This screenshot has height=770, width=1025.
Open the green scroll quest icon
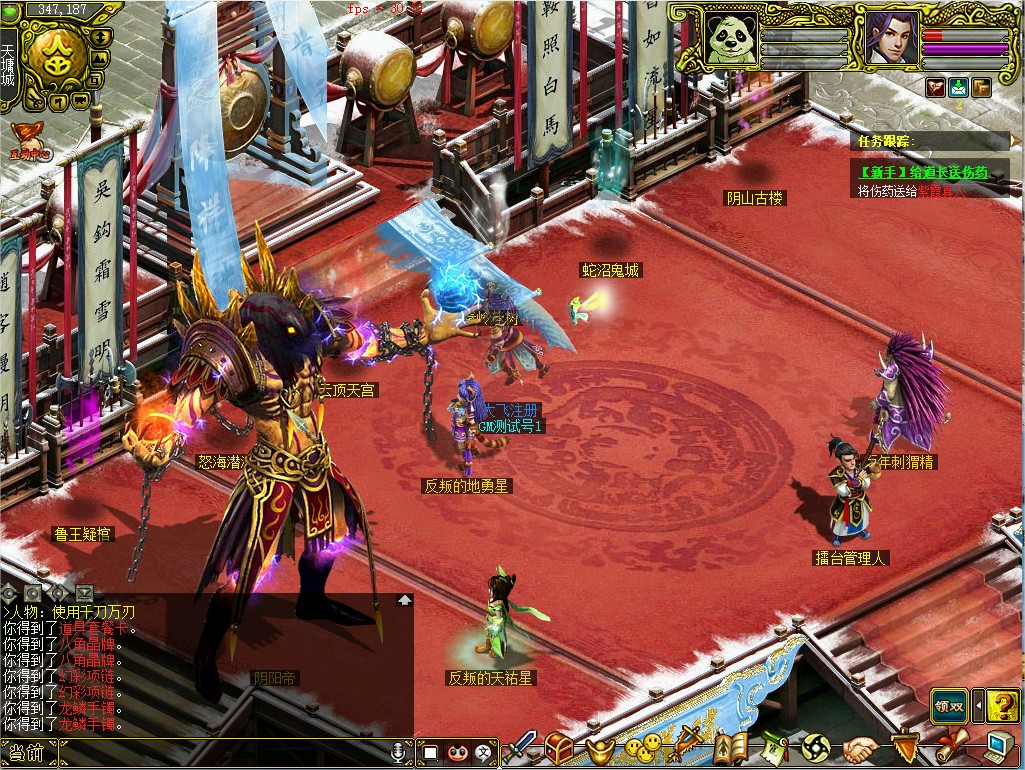tap(774, 747)
